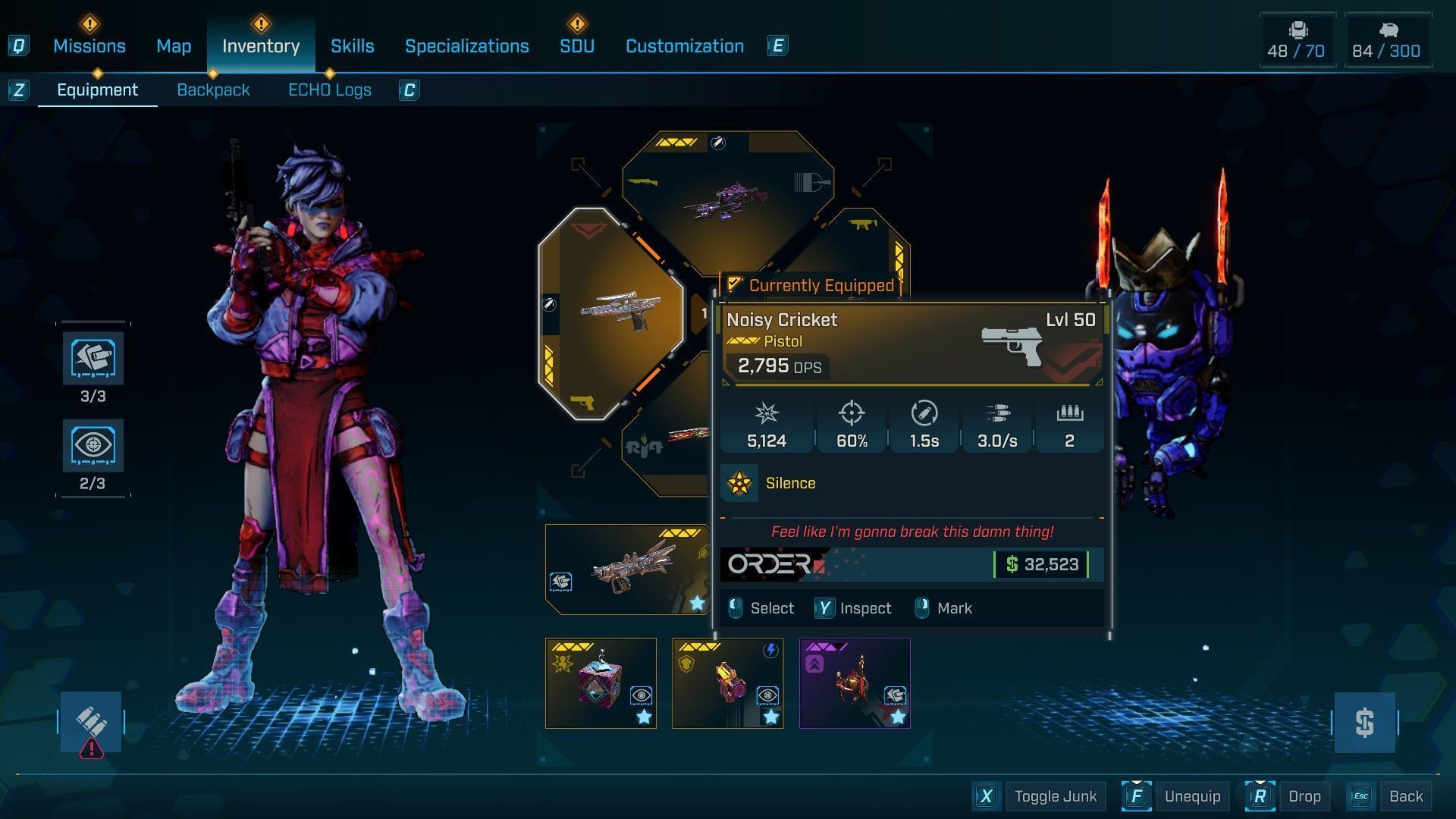The height and width of the screenshot is (819, 1456).
Task: Choose the purple-rarity red artifact slot
Action: 855,683
